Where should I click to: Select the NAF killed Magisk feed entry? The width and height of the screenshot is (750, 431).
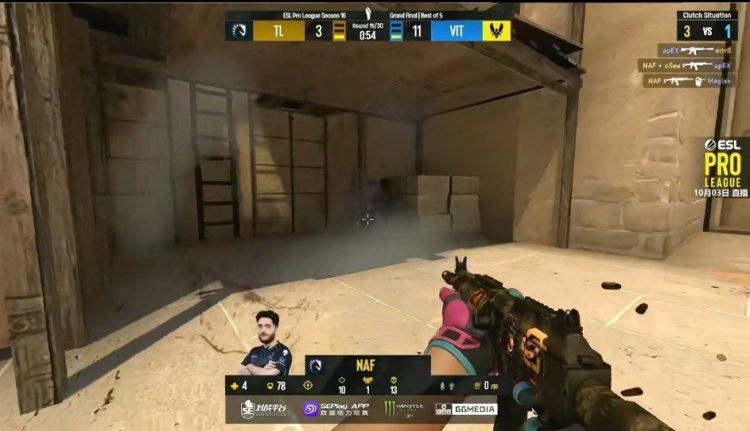point(690,81)
